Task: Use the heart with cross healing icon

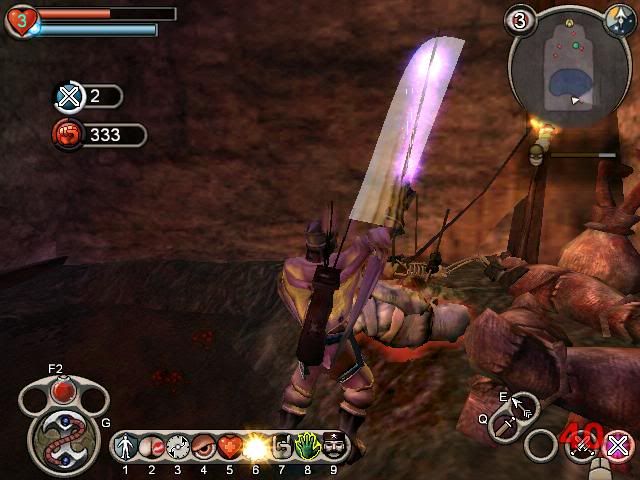Action: (229, 446)
